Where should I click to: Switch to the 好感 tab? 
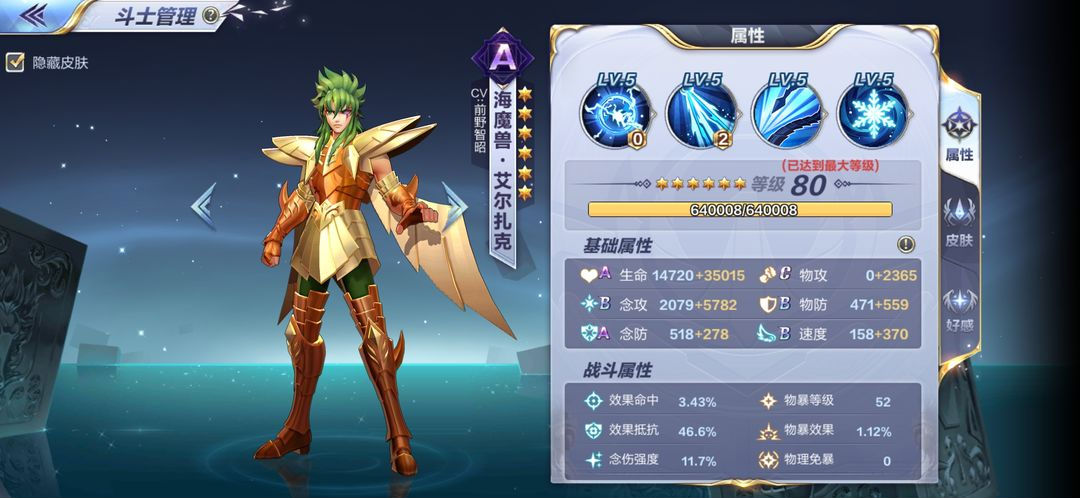[x=959, y=308]
